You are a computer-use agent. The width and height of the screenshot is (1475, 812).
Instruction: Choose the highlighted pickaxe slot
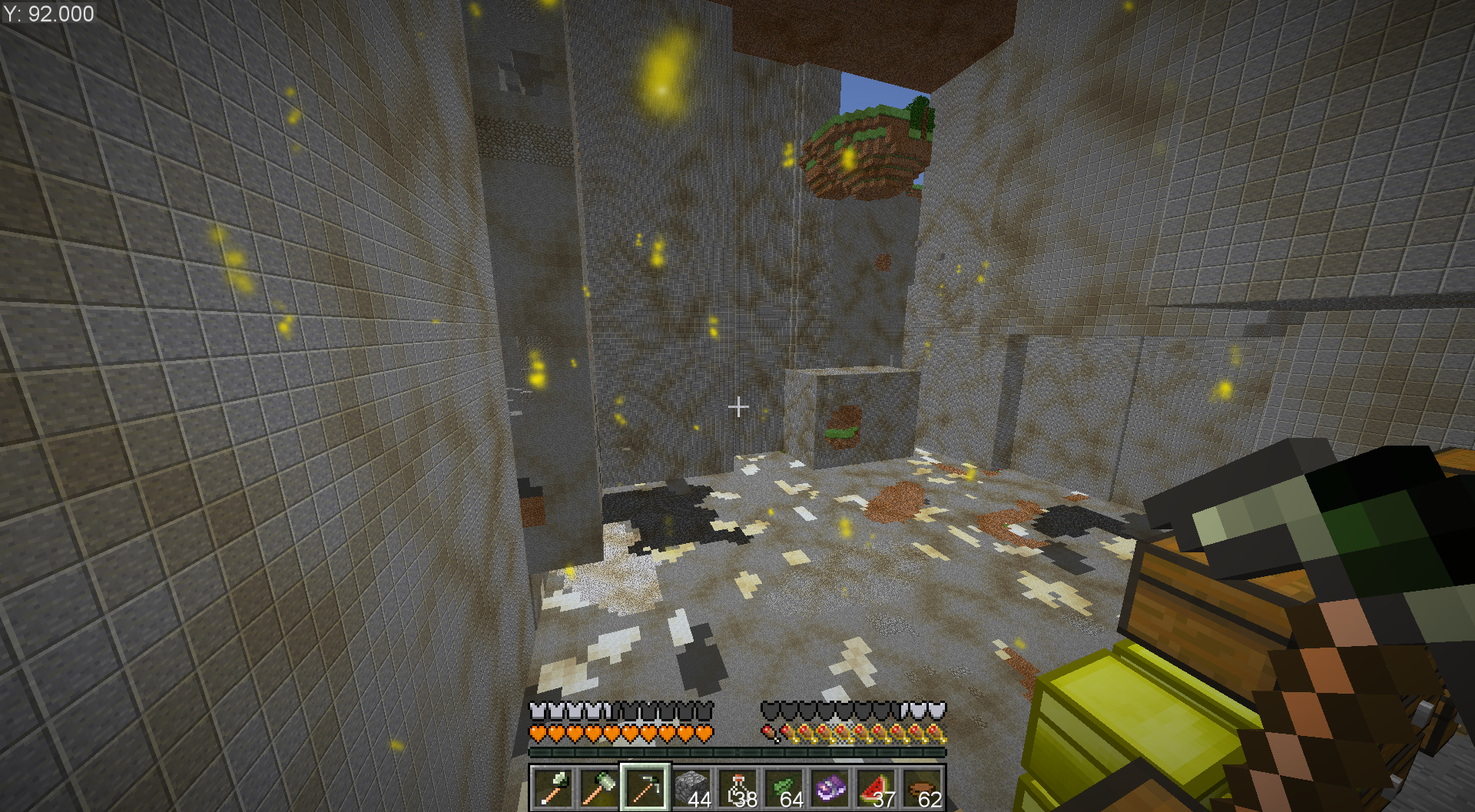point(645,788)
